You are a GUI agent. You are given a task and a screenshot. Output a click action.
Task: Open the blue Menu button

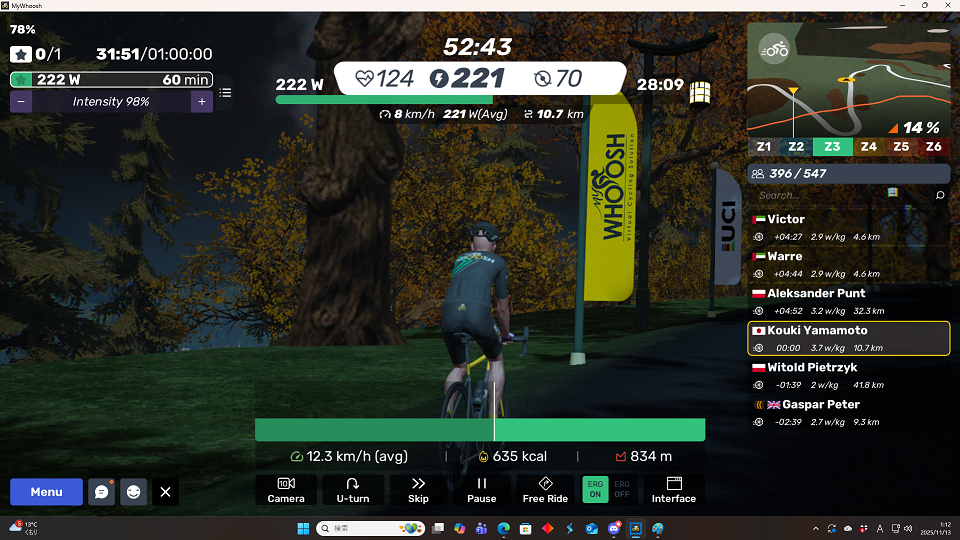click(x=46, y=492)
